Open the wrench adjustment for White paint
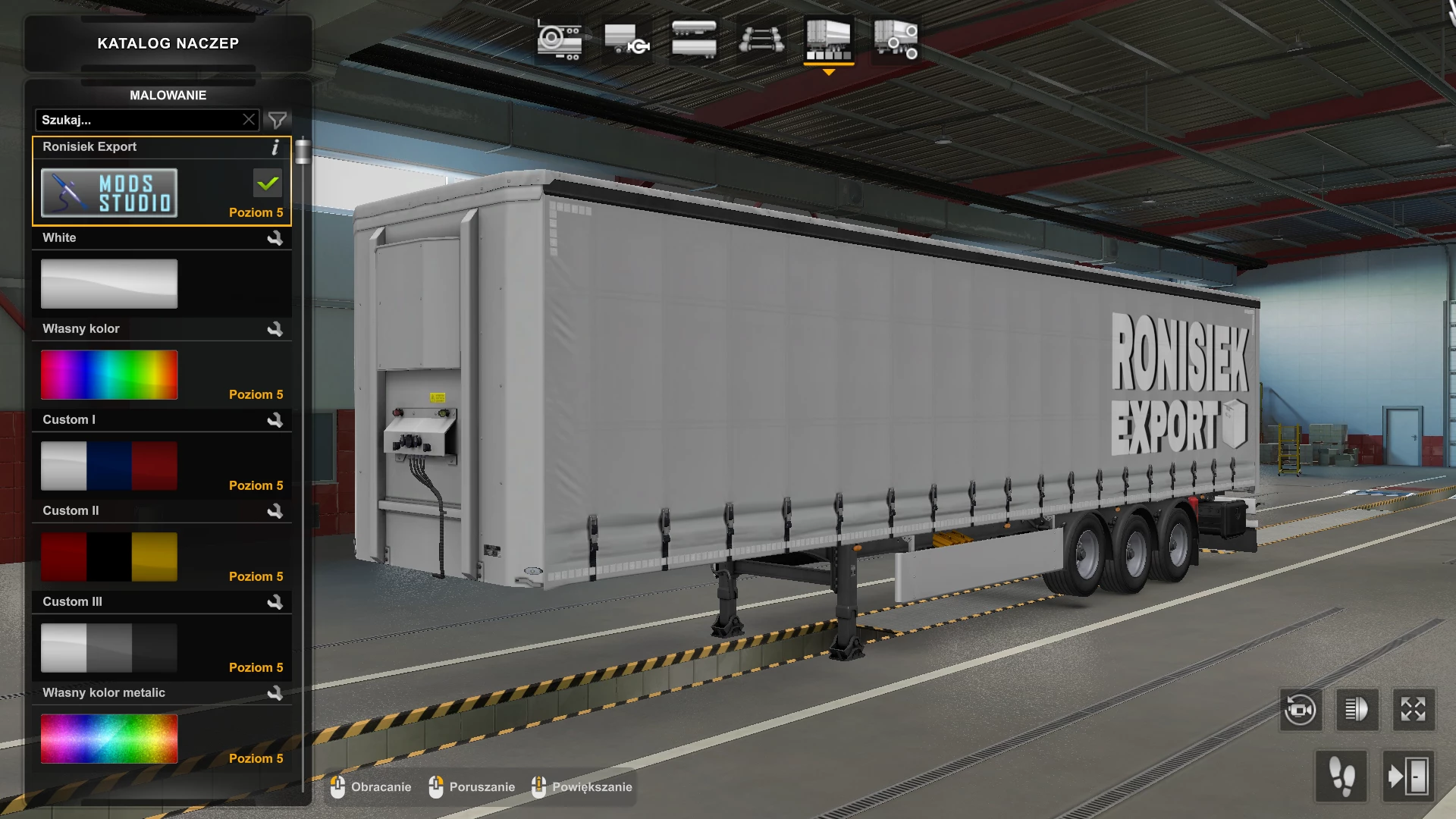The width and height of the screenshot is (1456, 819). click(x=277, y=238)
